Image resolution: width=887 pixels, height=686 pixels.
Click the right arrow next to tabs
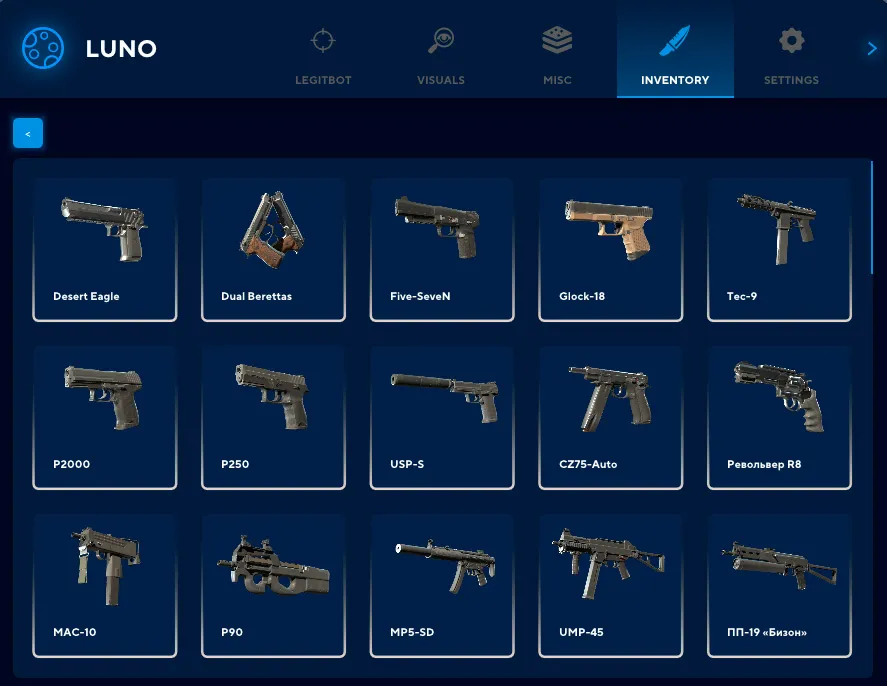pos(872,48)
